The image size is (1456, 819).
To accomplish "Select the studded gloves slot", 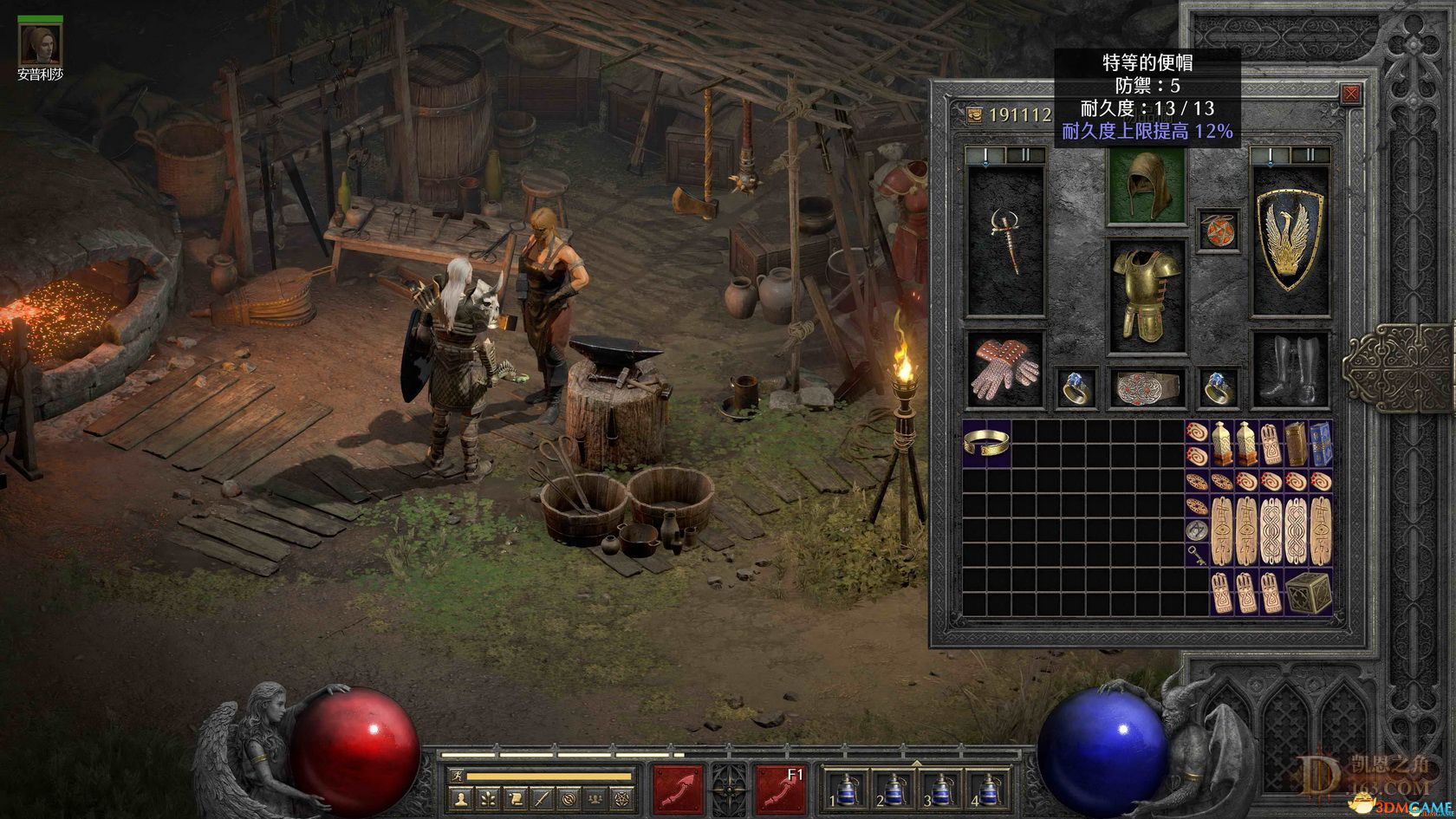I will click(1005, 370).
